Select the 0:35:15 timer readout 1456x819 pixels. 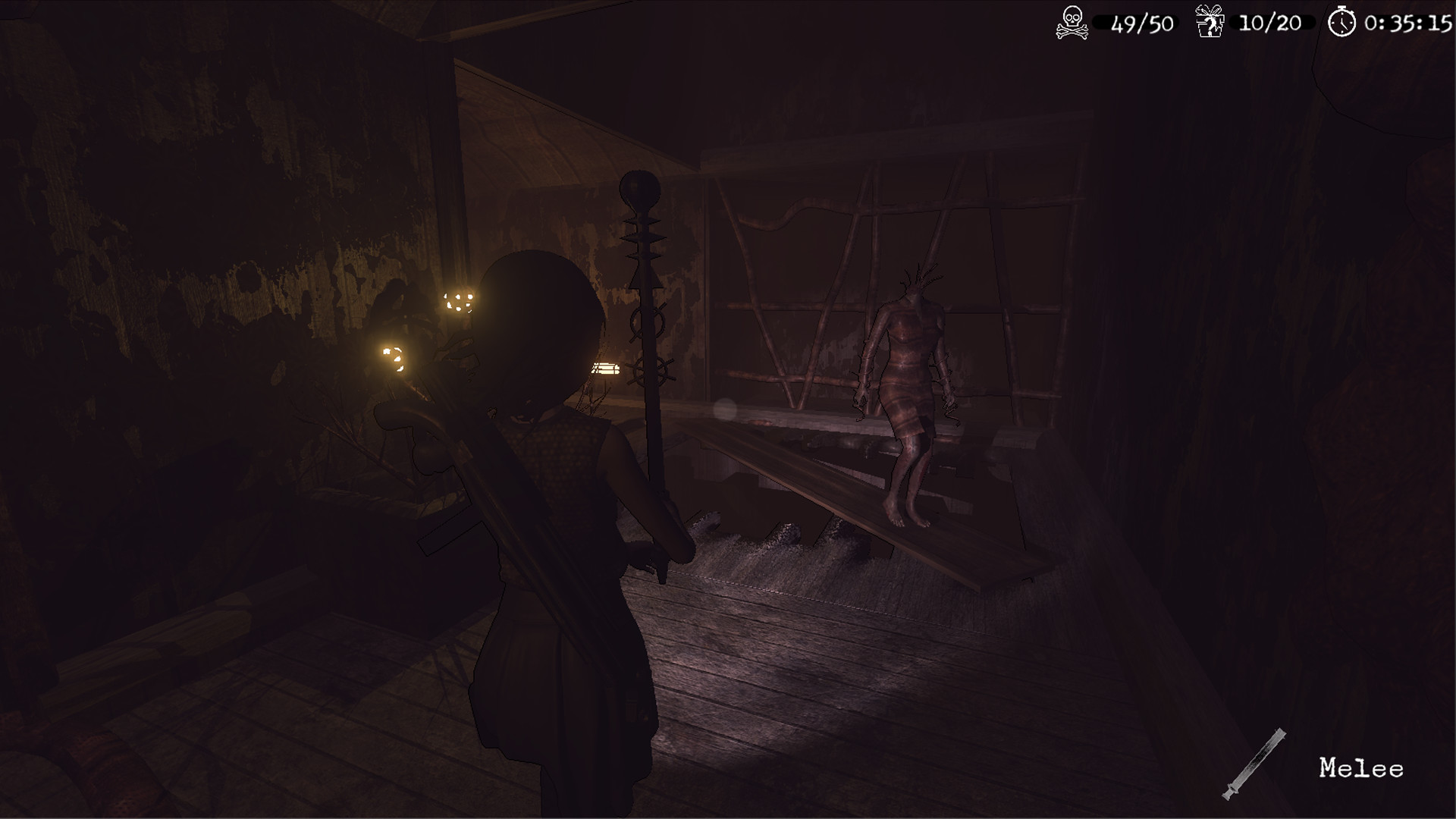tap(1412, 22)
